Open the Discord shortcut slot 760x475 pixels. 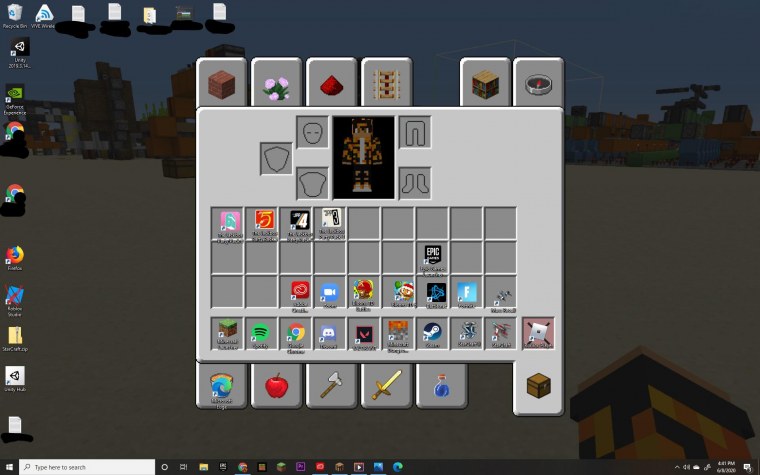[330, 332]
